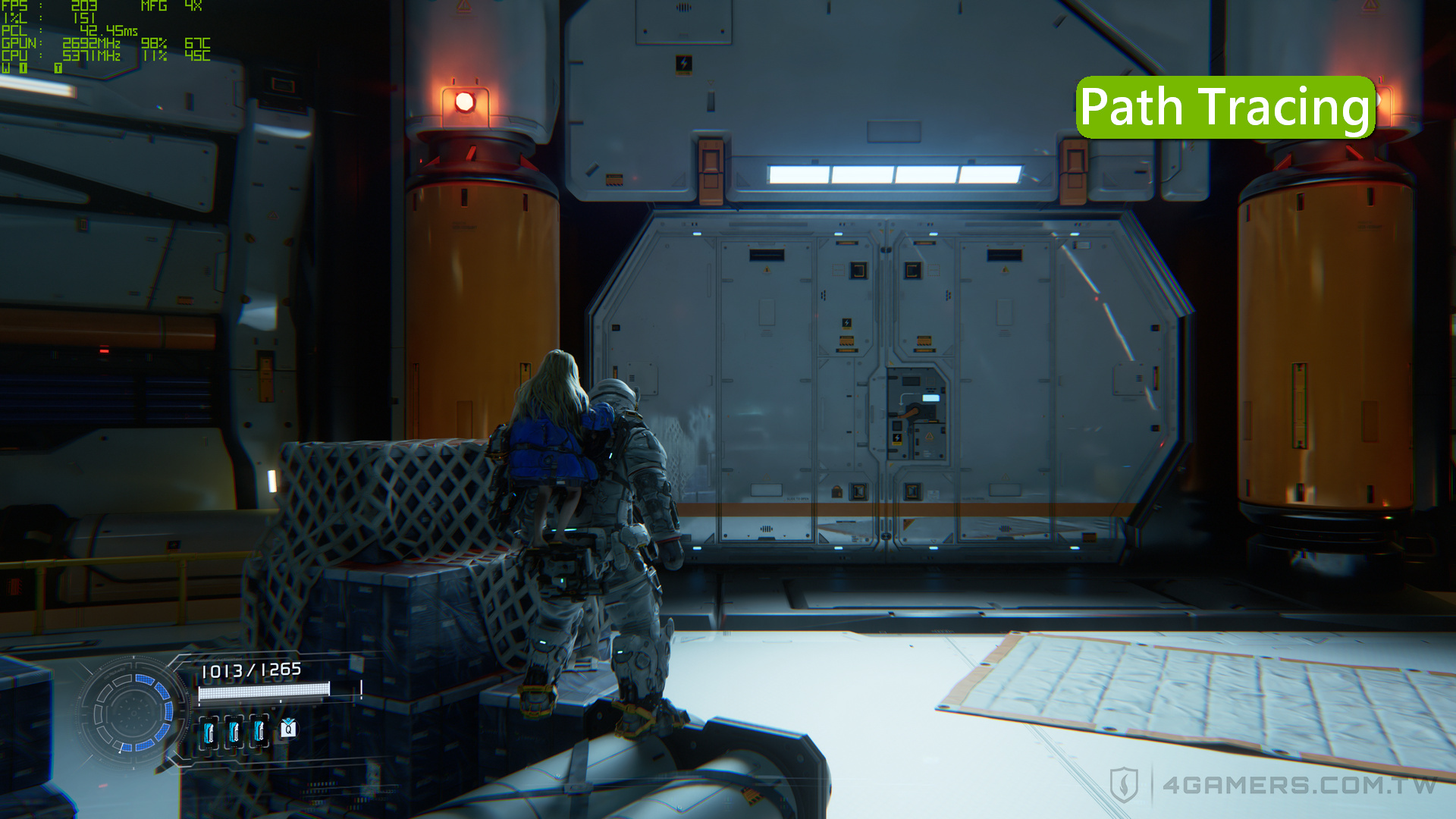Click the third battery cell icon
Viewport: 1456px width, 819px height.
259,731
